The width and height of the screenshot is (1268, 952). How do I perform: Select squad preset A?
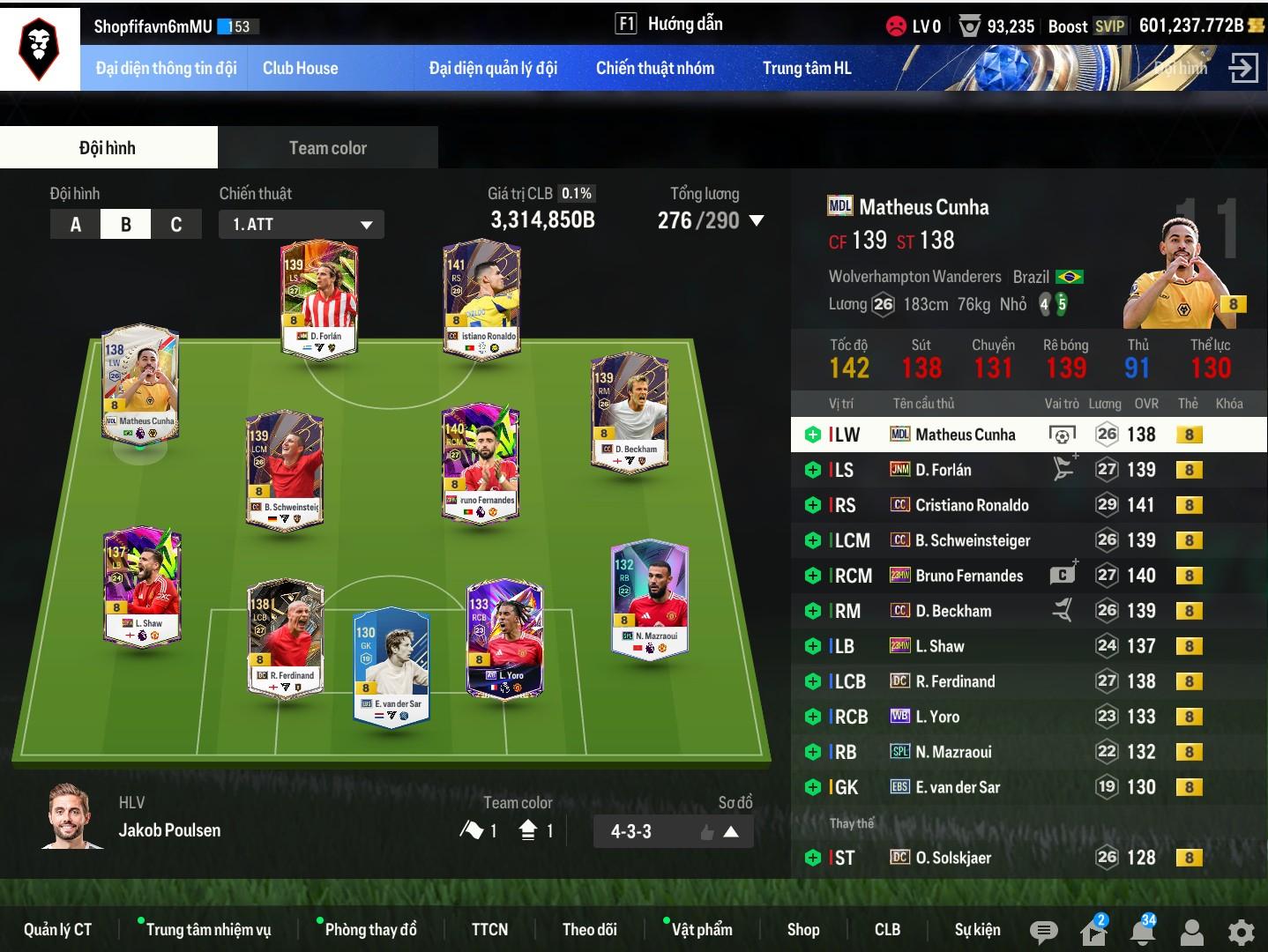[x=76, y=224]
